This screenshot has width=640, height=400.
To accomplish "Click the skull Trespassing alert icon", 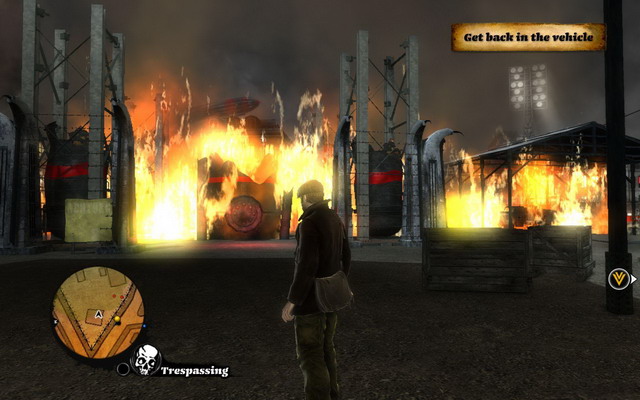I will tap(147, 360).
